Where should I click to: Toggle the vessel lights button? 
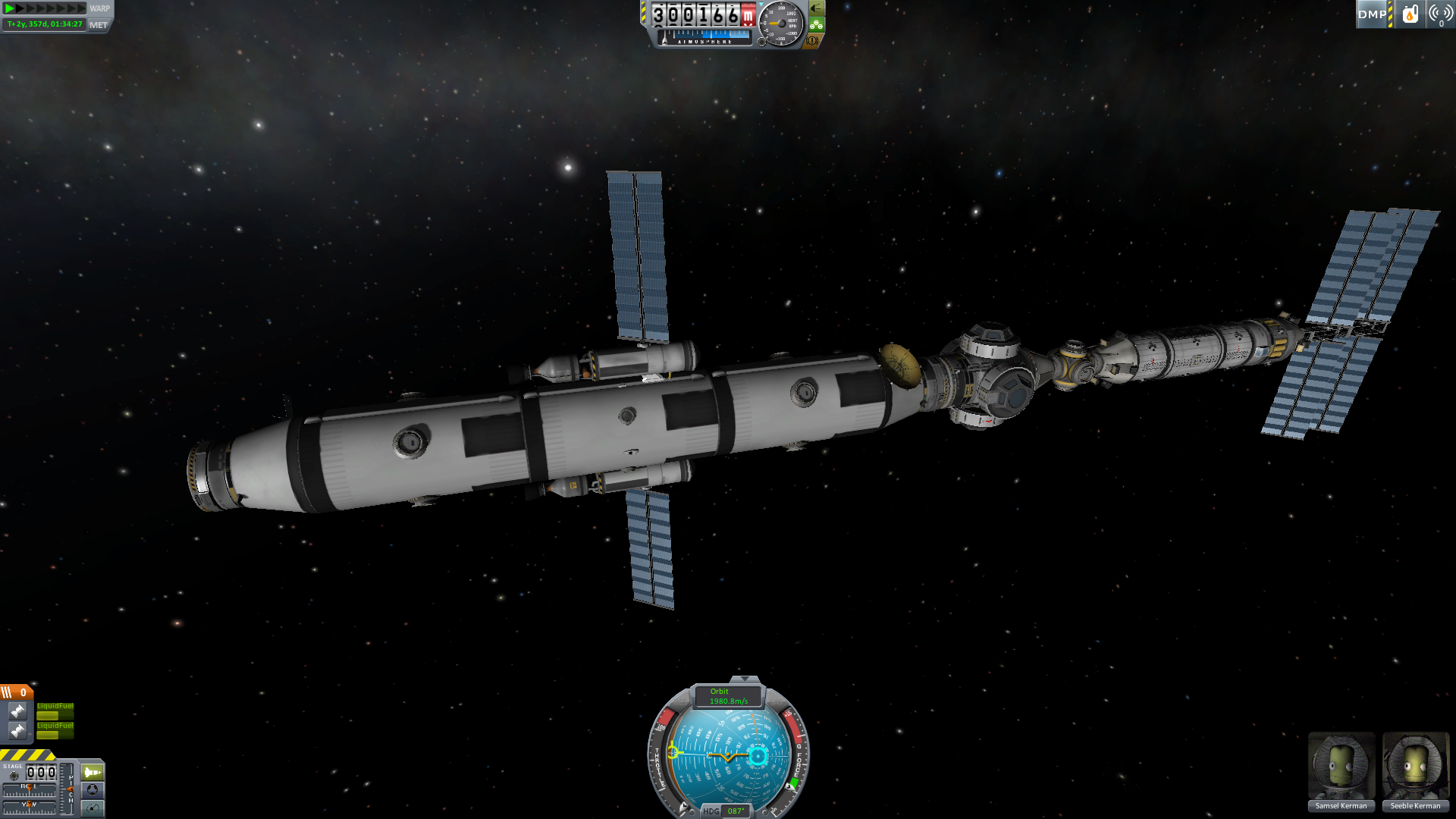817,8
